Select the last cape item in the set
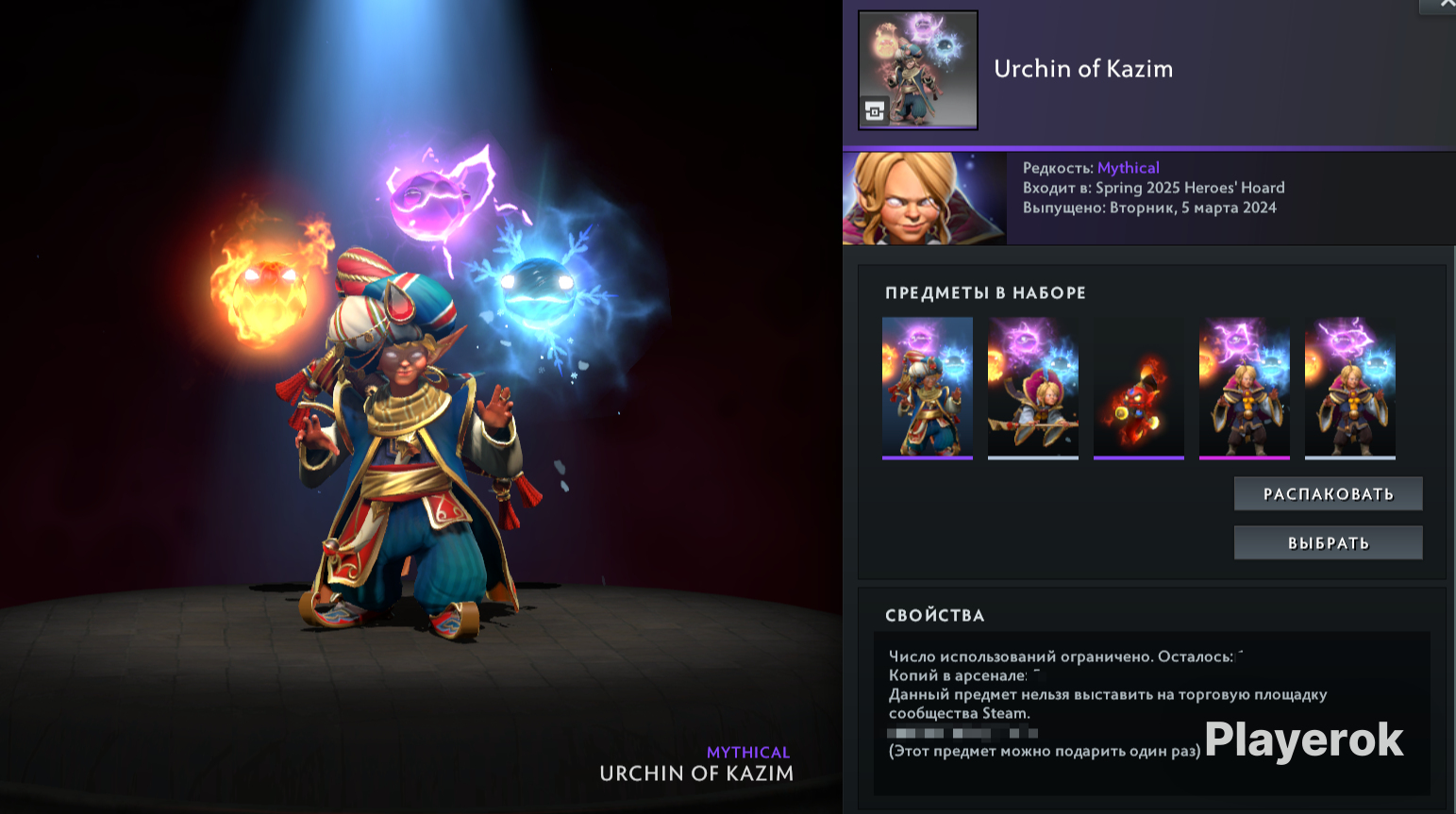The height and width of the screenshot is (814, 1456). pos(1350,385)
